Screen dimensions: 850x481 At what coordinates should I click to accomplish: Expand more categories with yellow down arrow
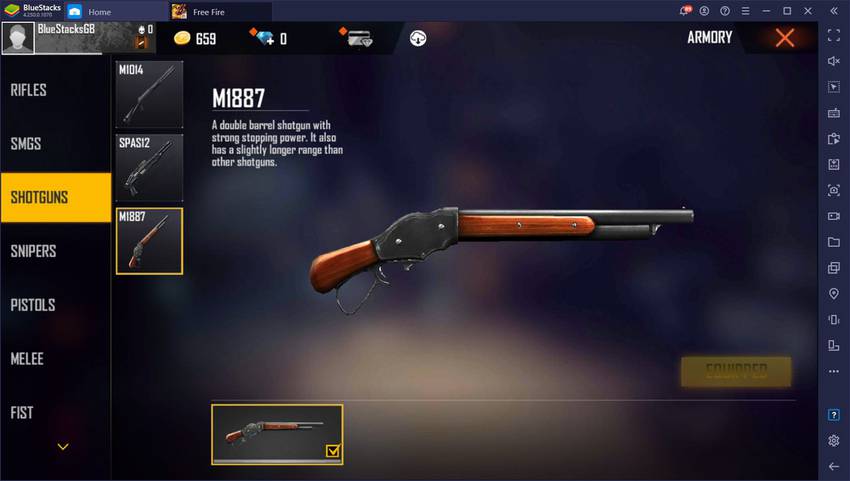[x=63, y=447]
